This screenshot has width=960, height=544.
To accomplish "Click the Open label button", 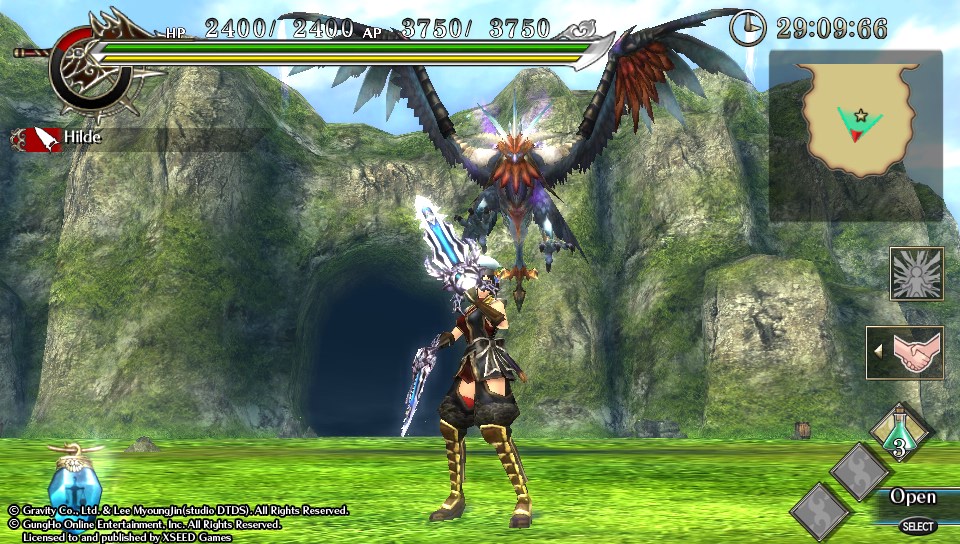I will point(913,497).
